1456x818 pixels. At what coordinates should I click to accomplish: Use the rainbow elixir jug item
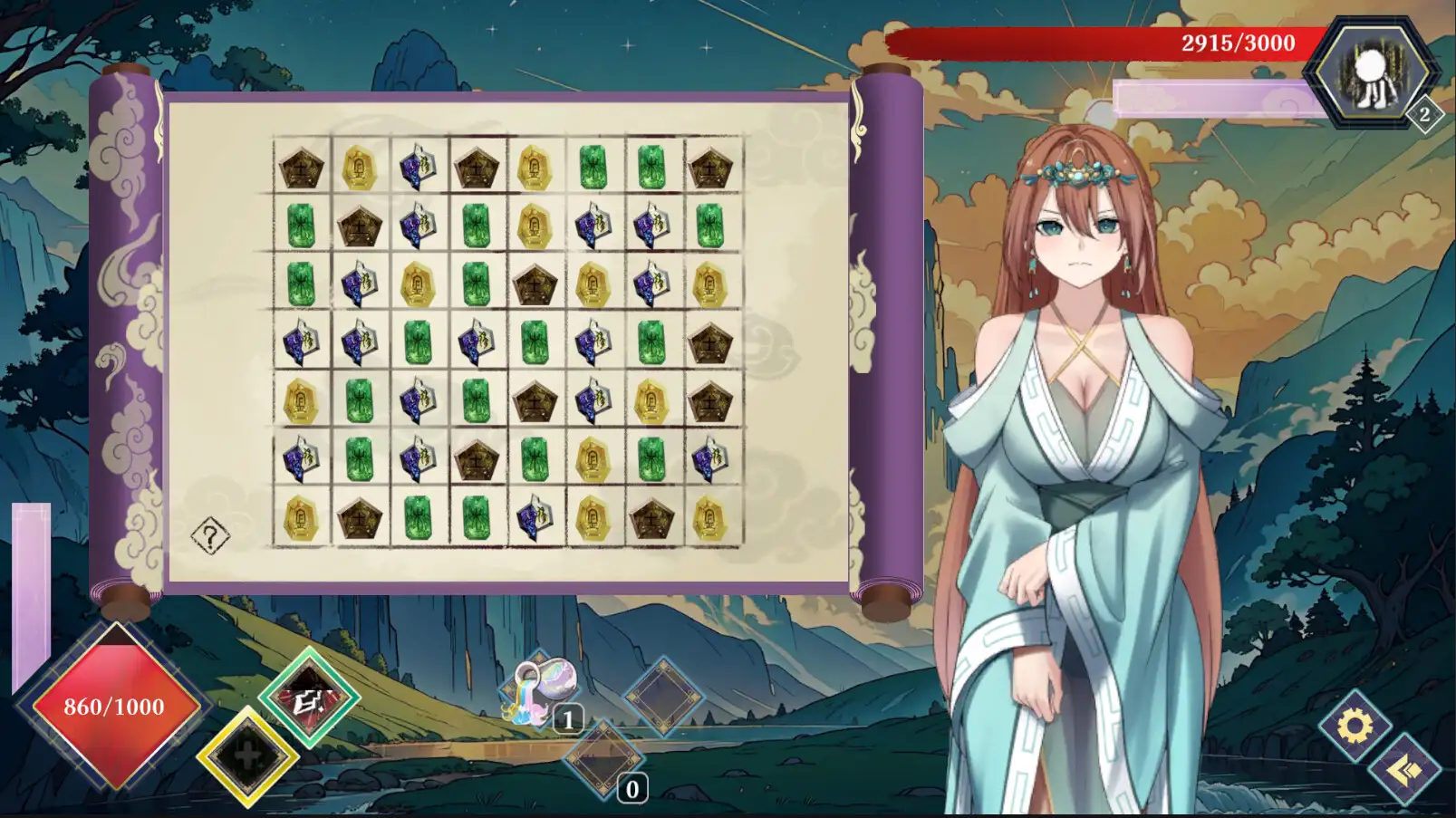[541, 693]
